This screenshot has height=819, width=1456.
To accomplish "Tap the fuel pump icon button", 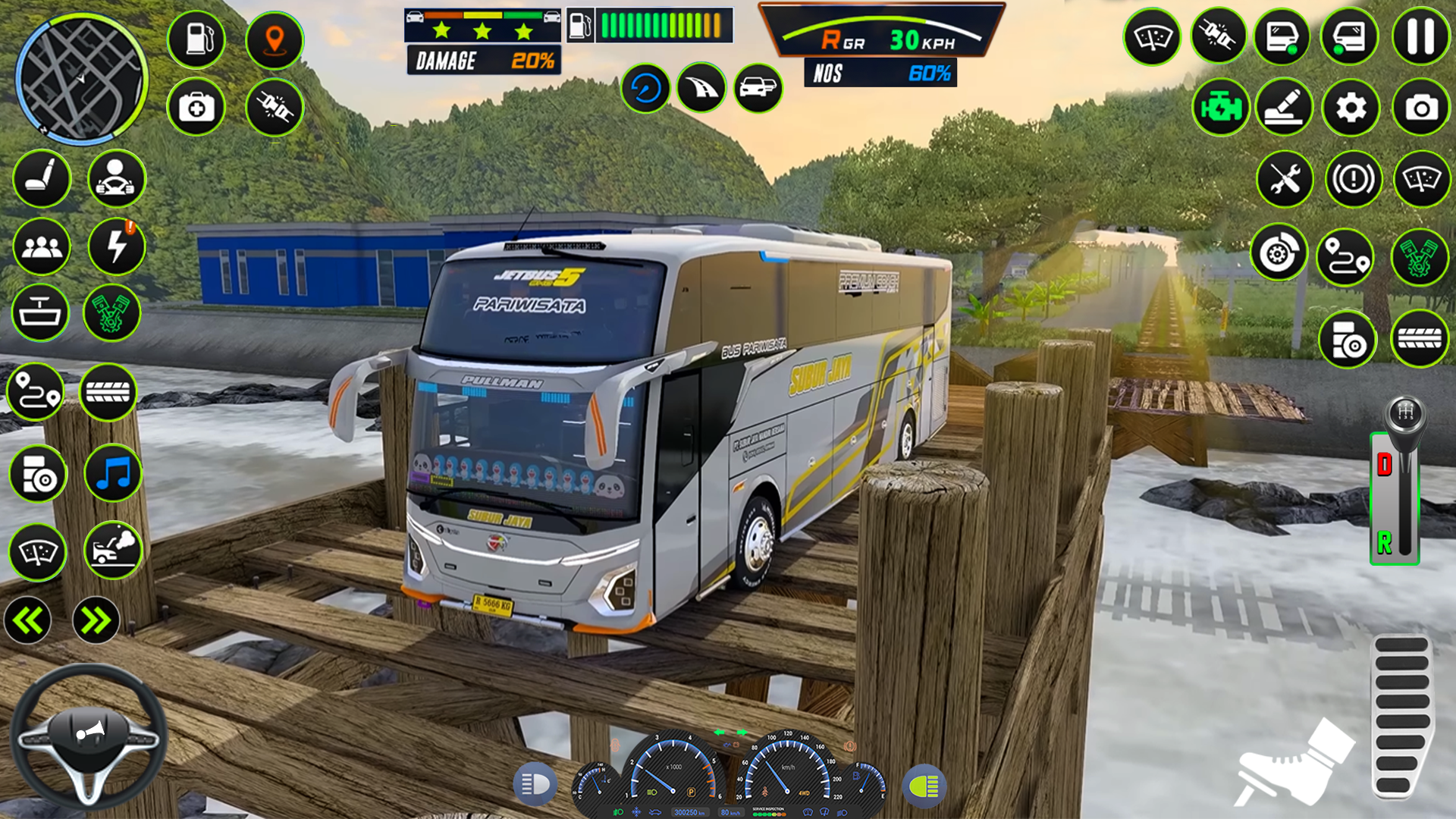I will [196, 39].
